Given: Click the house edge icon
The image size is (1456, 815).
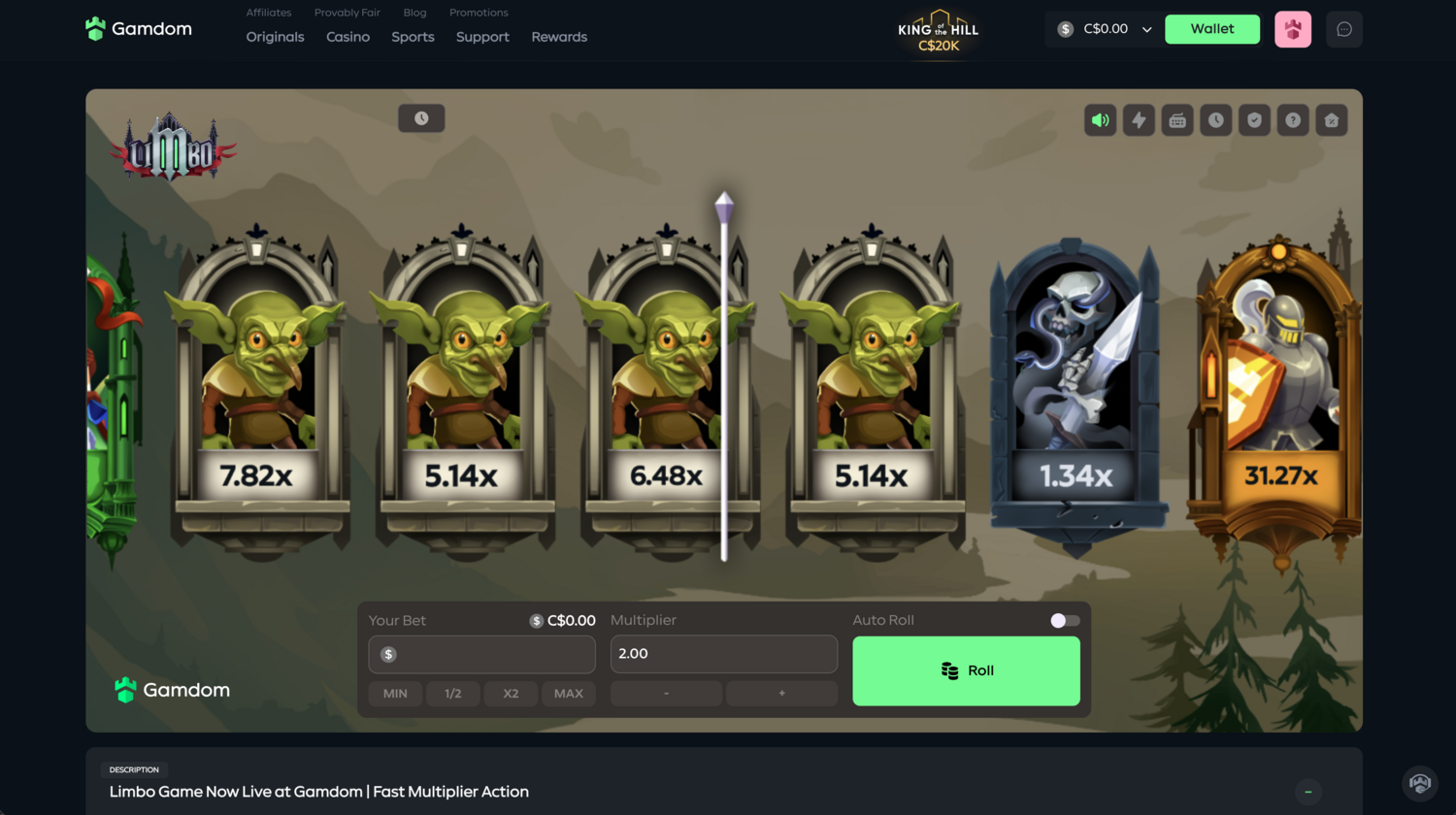Looking at the screenshot, I should click(1331, 120).
